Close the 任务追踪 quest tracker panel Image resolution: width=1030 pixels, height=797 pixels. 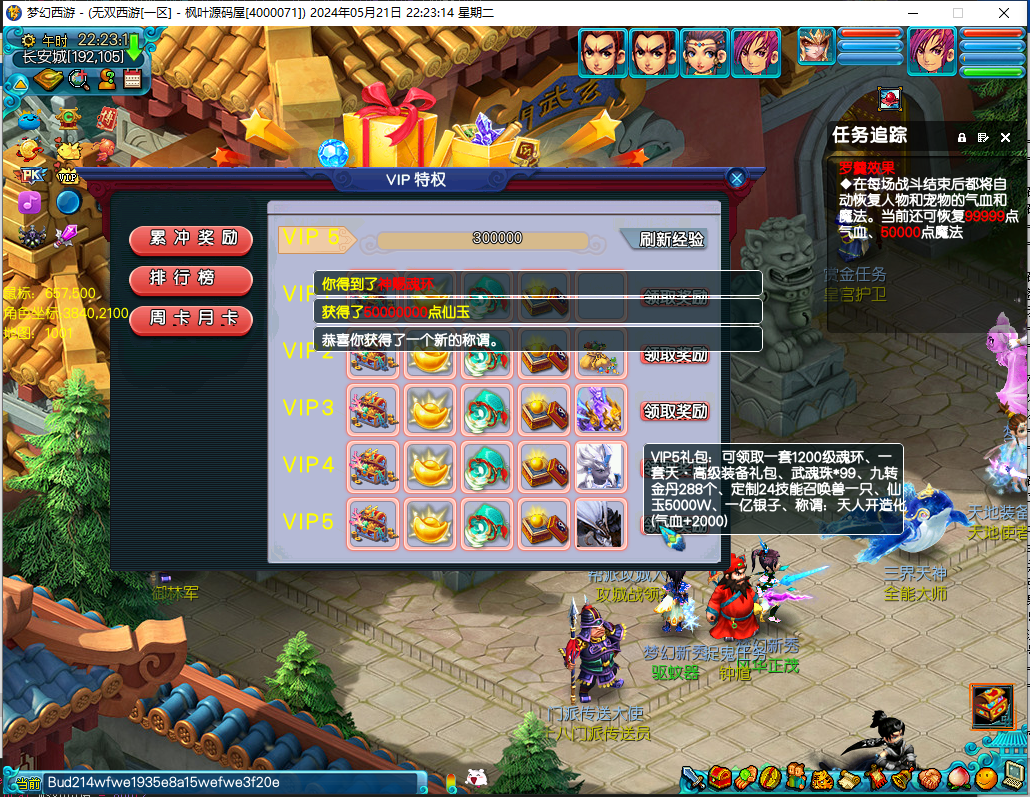coord(1006,137)
